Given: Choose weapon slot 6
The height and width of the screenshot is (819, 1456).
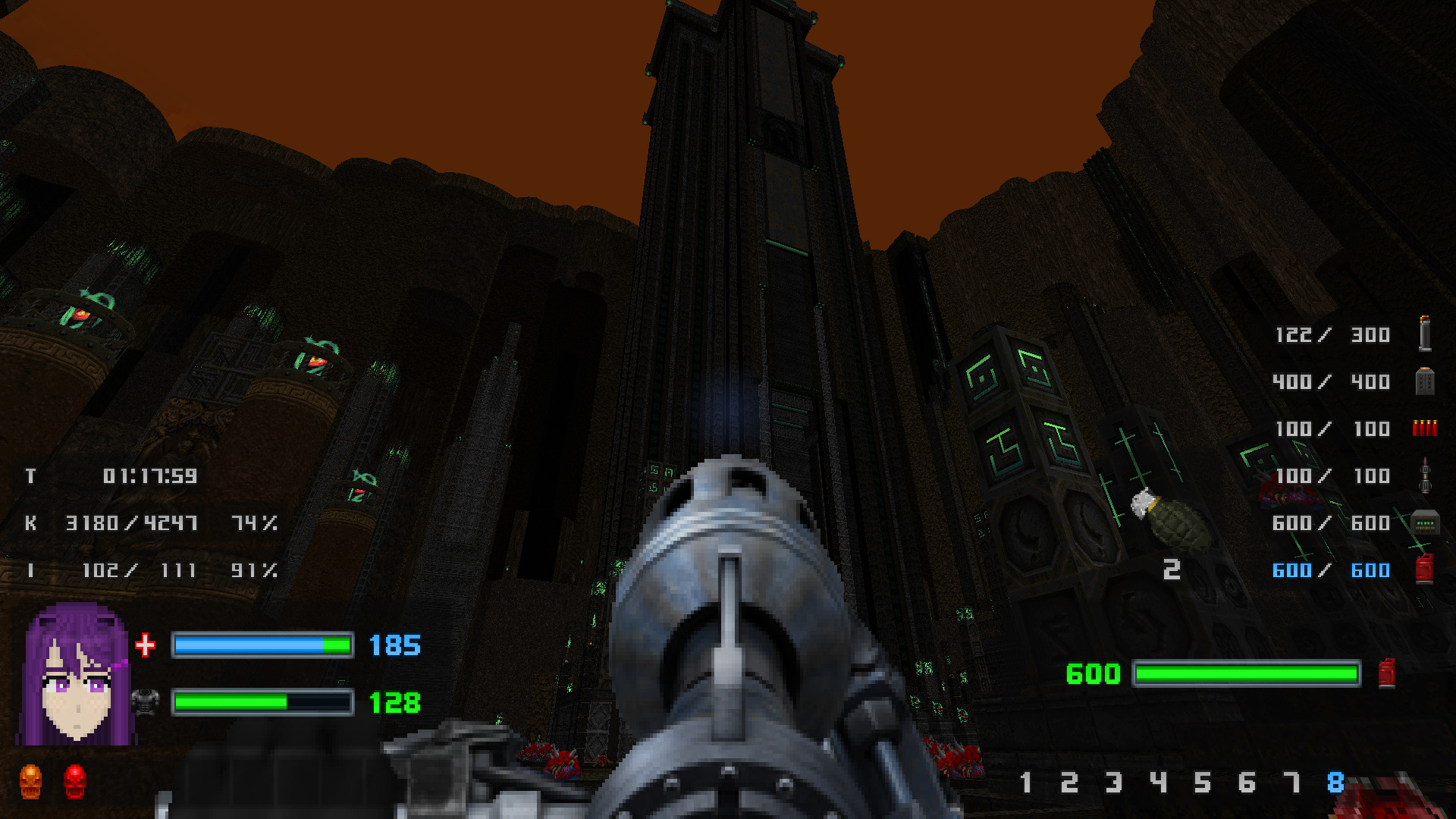Looking at the screenshot, I should [x=1247, y=782].
